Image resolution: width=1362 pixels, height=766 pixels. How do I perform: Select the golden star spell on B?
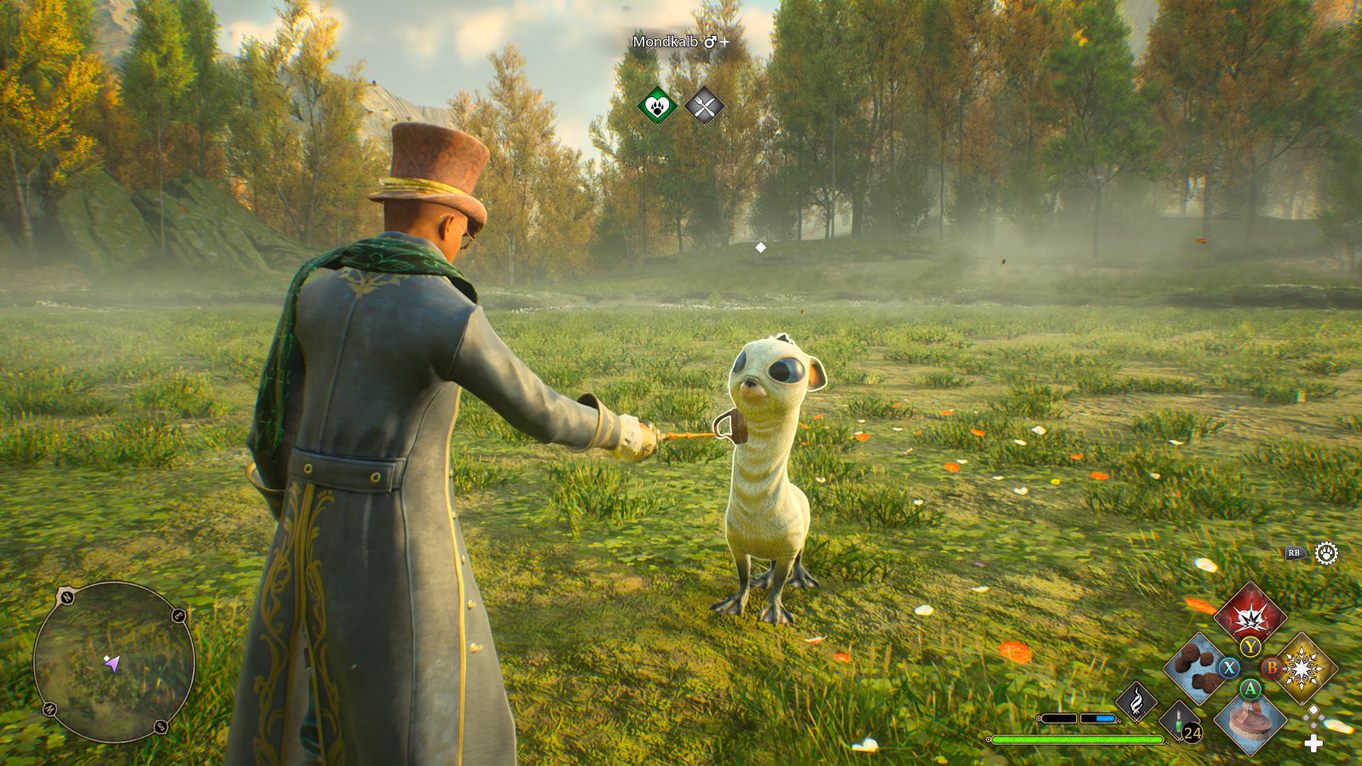pyautogui.click(x=1300, y=667)
